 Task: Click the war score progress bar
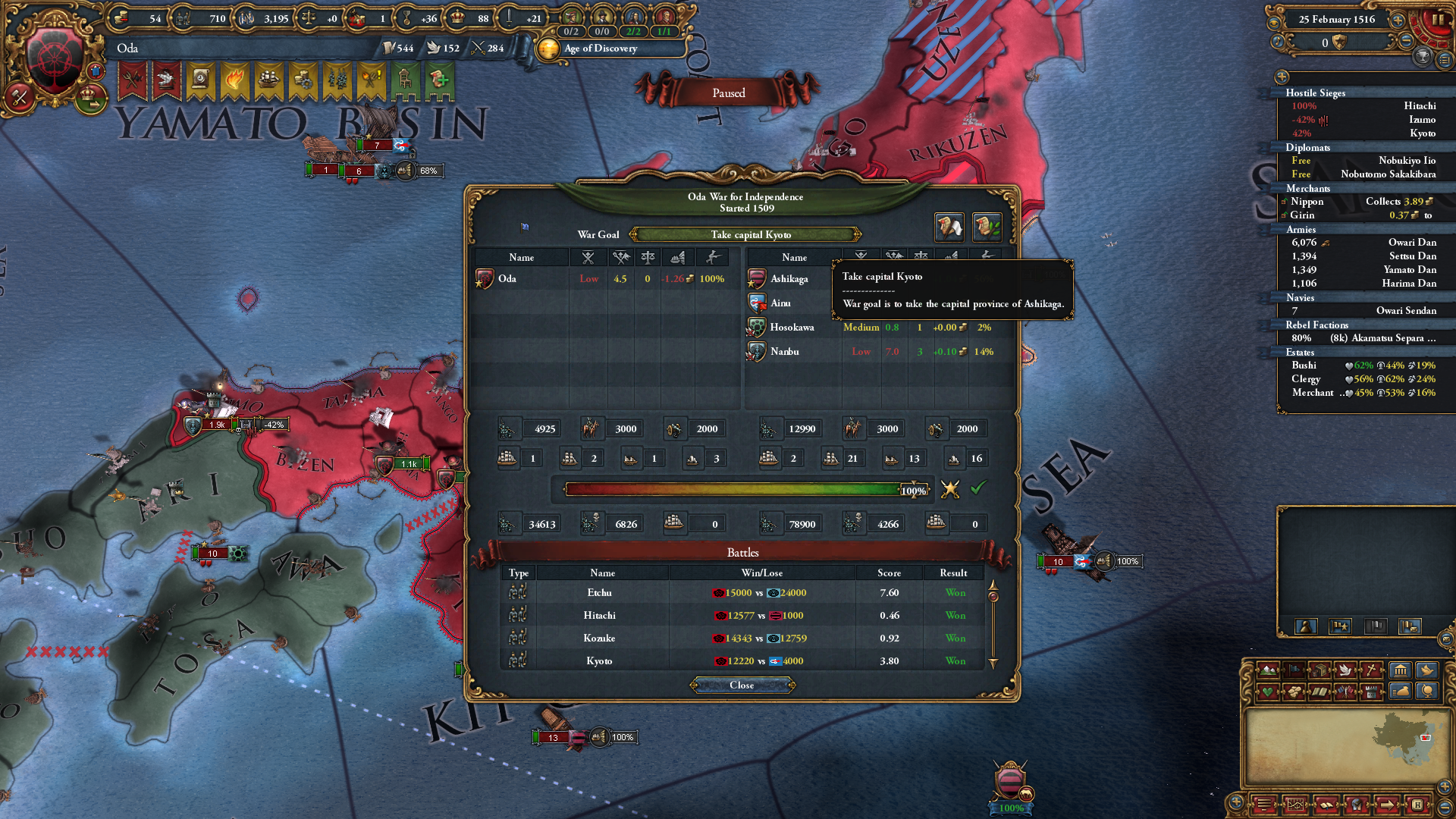pyautogui.click(x=732, y=490)
